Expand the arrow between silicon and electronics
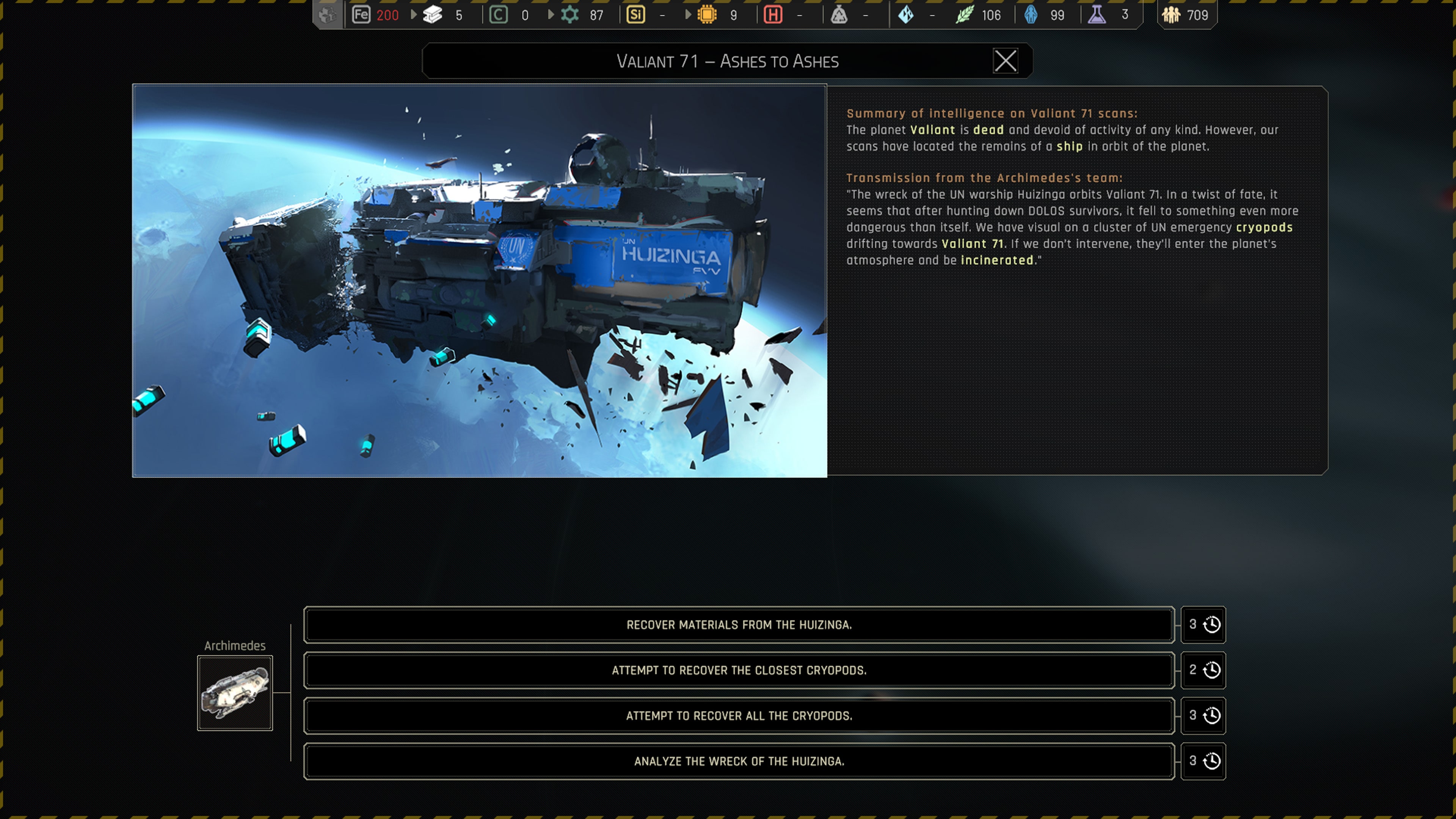Viewport: 1456px width, 819px height. [x=689, y=15]
